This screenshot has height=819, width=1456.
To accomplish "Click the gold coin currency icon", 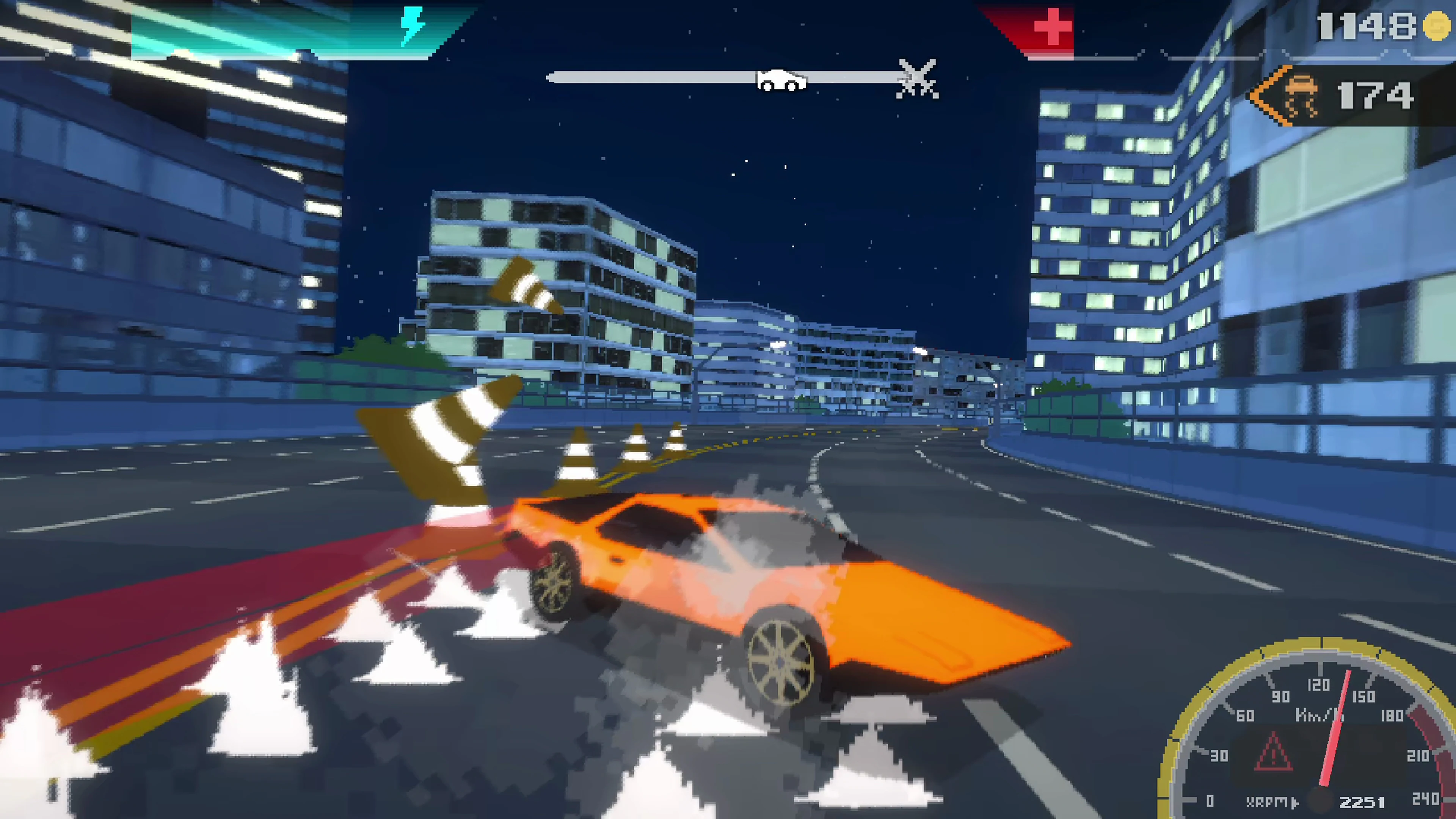I will (x=1436, y=25).
